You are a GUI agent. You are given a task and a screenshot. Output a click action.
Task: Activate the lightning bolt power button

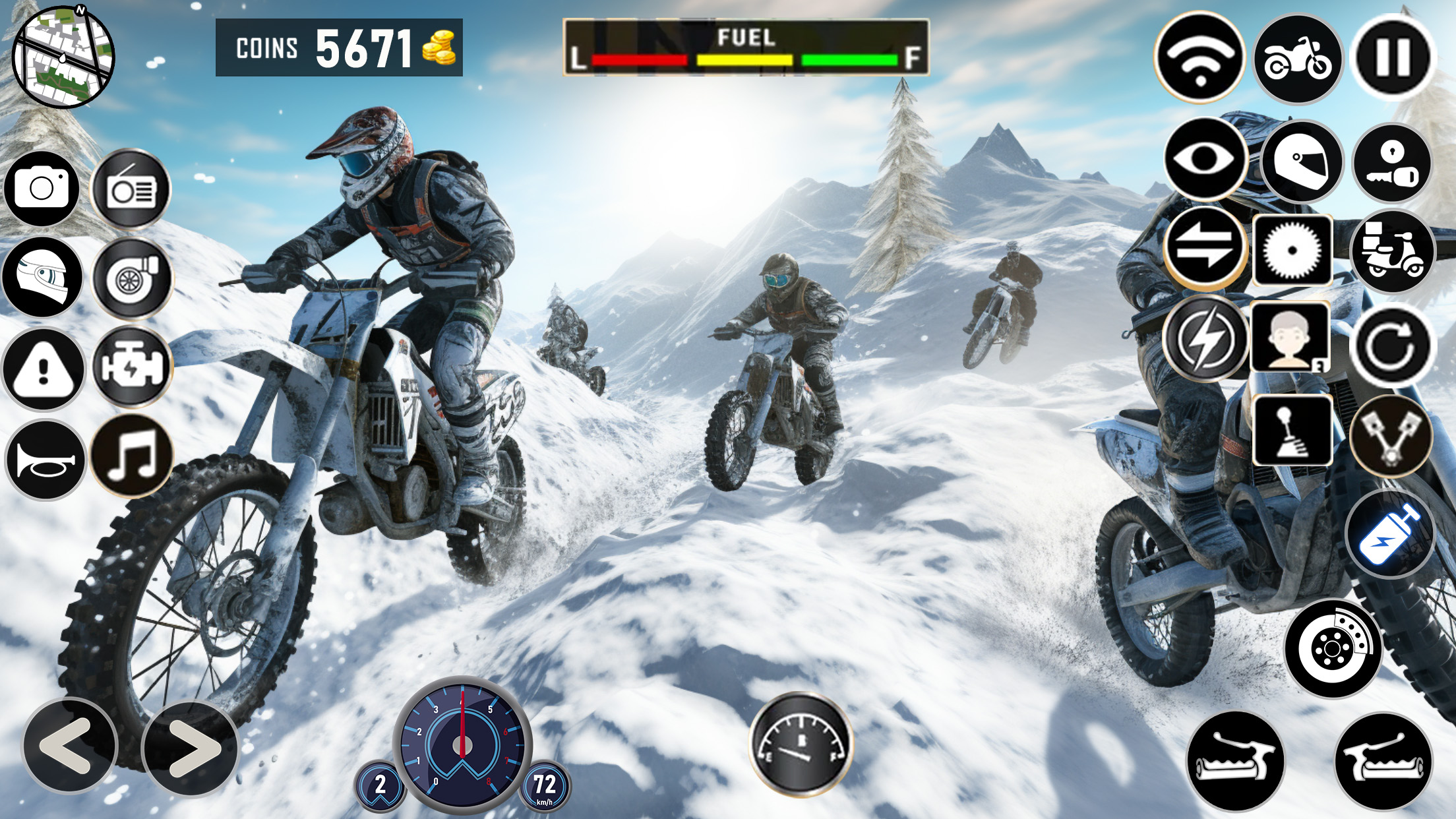click(1205, 339)
